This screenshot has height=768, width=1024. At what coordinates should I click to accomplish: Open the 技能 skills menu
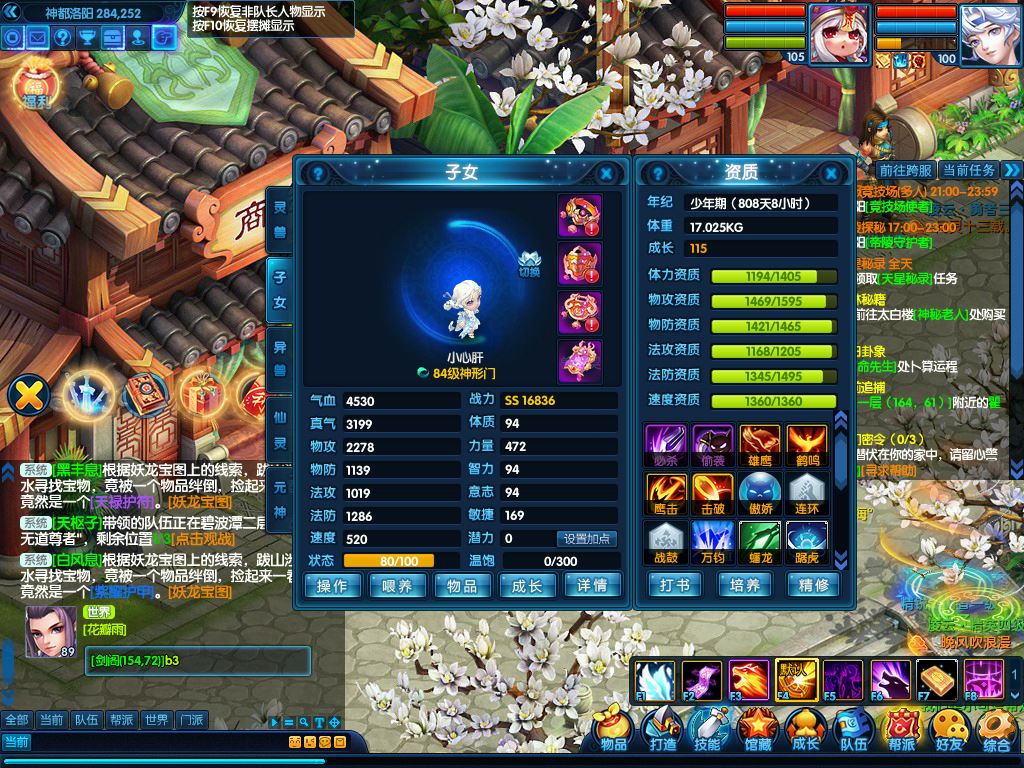709,731
